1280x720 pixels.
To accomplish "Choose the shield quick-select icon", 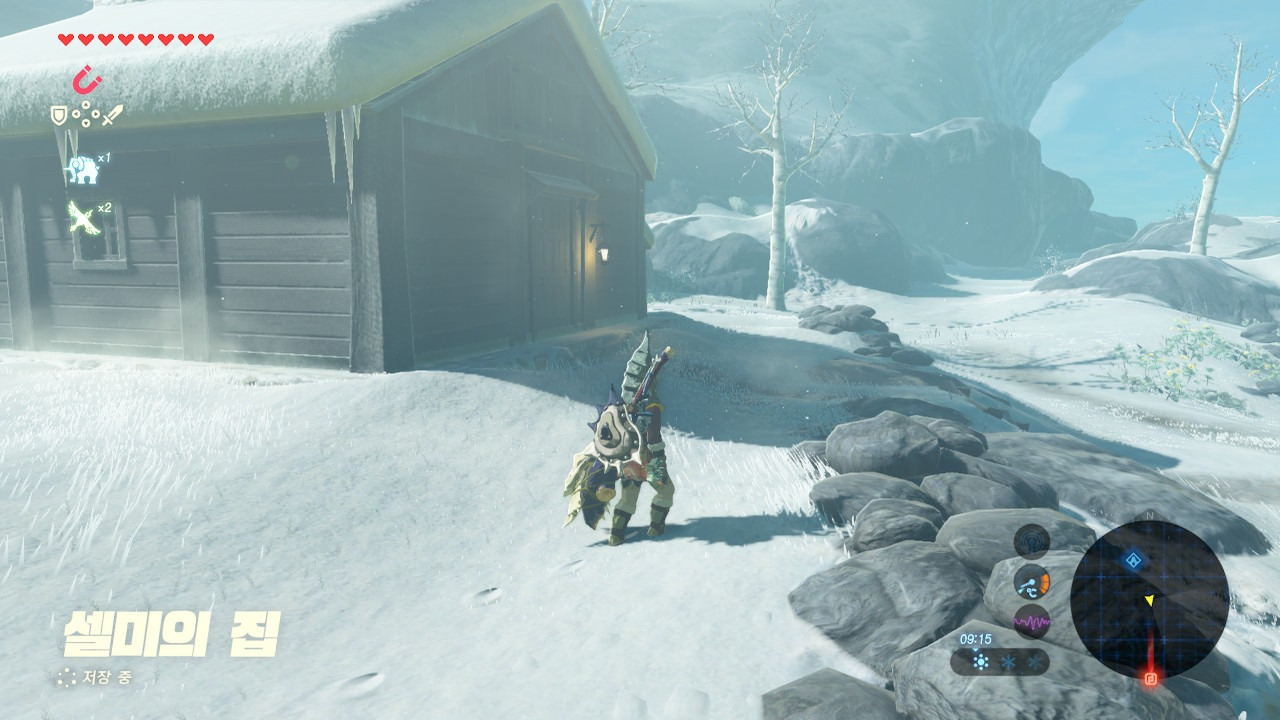I will click(x=60, y=116).
